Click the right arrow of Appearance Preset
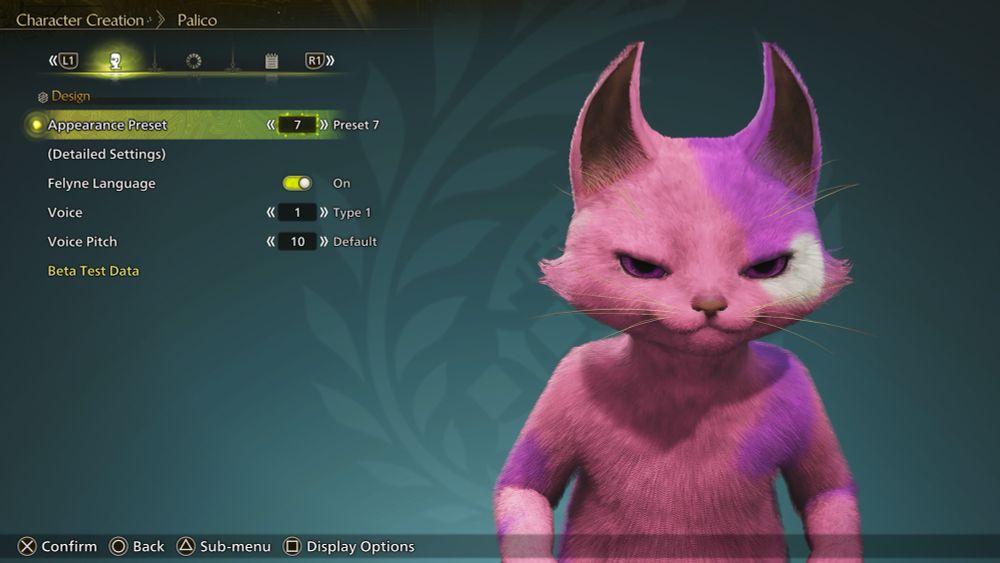The image size is (1000, 563). pyautogui.click(x=324, y=125)
